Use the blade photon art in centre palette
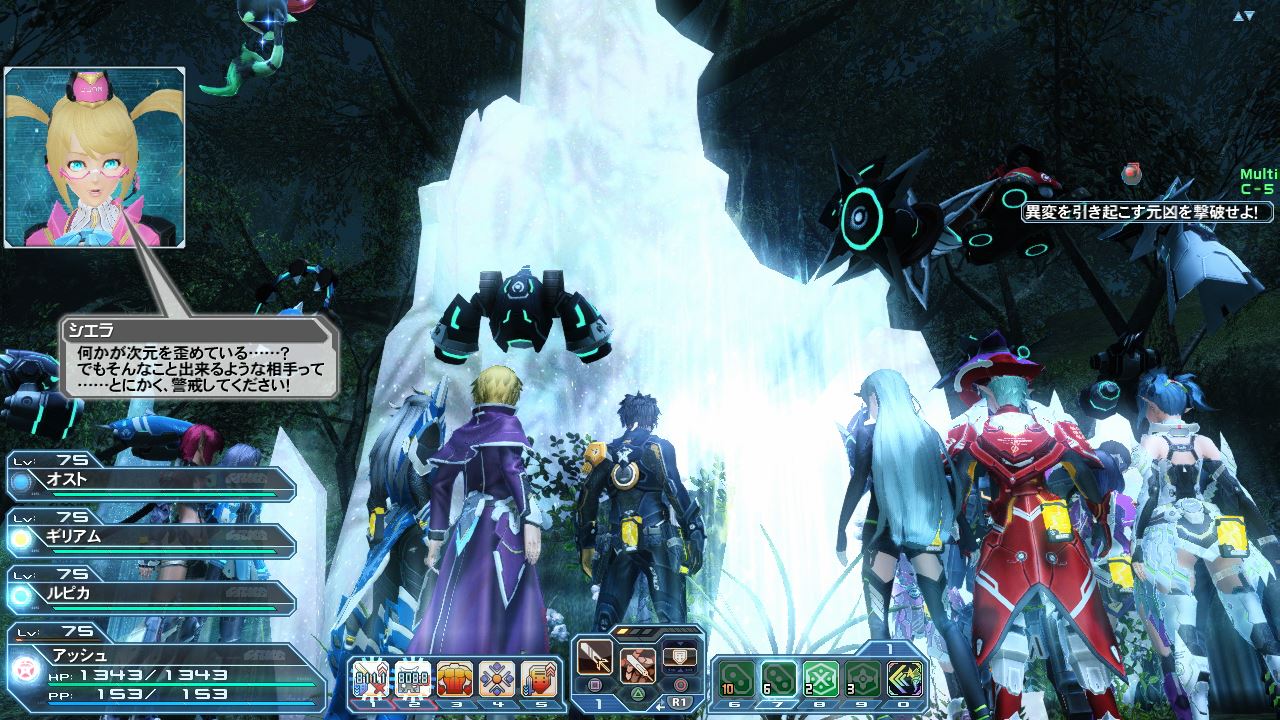 [637, 664]
